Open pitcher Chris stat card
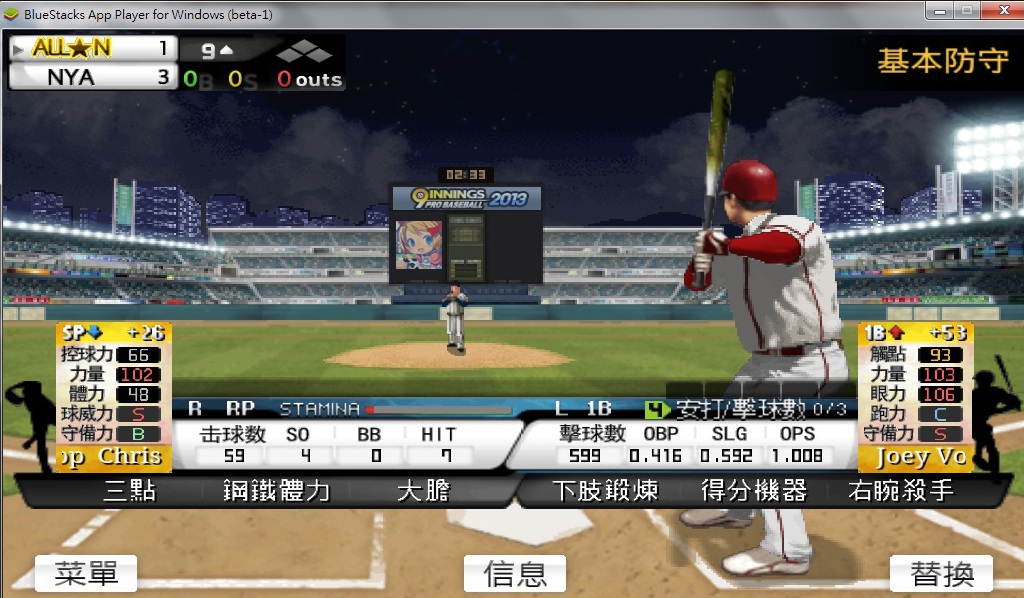This screenshot has width=1024, height=598. pos(115,396)
